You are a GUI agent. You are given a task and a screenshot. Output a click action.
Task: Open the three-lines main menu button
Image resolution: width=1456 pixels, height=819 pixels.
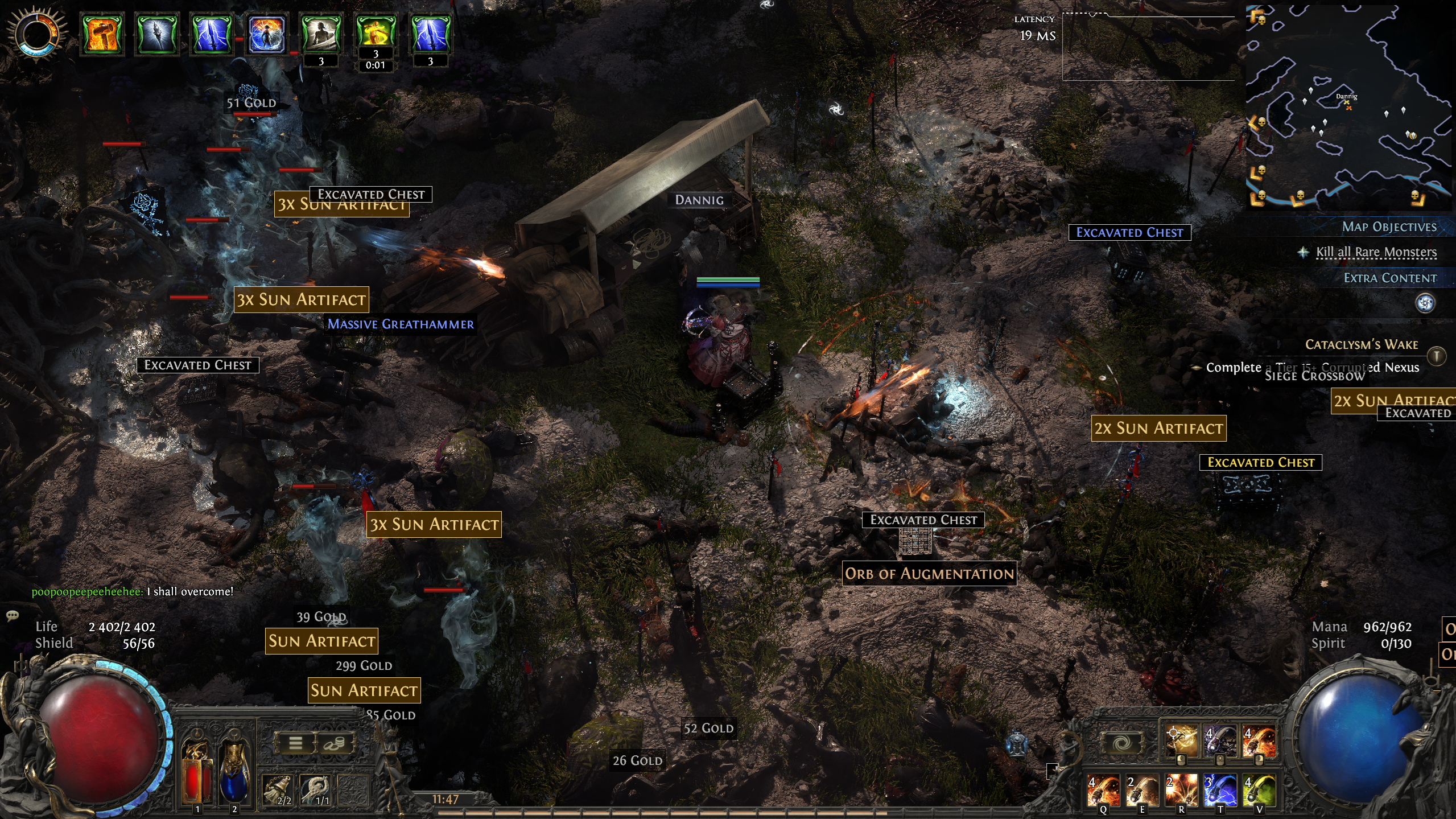pyautogui.click(x=295, y=743)
